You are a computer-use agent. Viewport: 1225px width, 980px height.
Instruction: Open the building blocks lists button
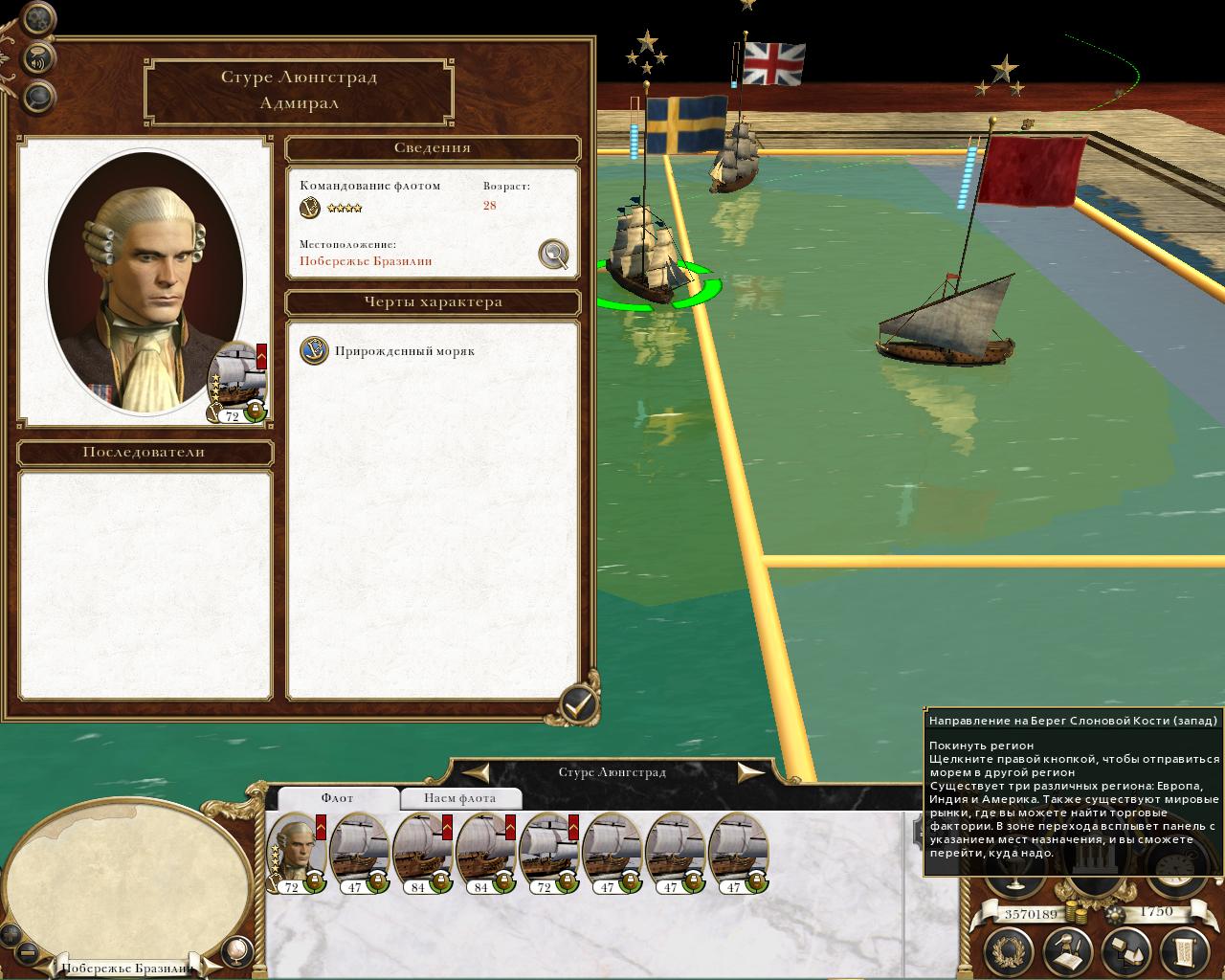(x=1125, y=951)
